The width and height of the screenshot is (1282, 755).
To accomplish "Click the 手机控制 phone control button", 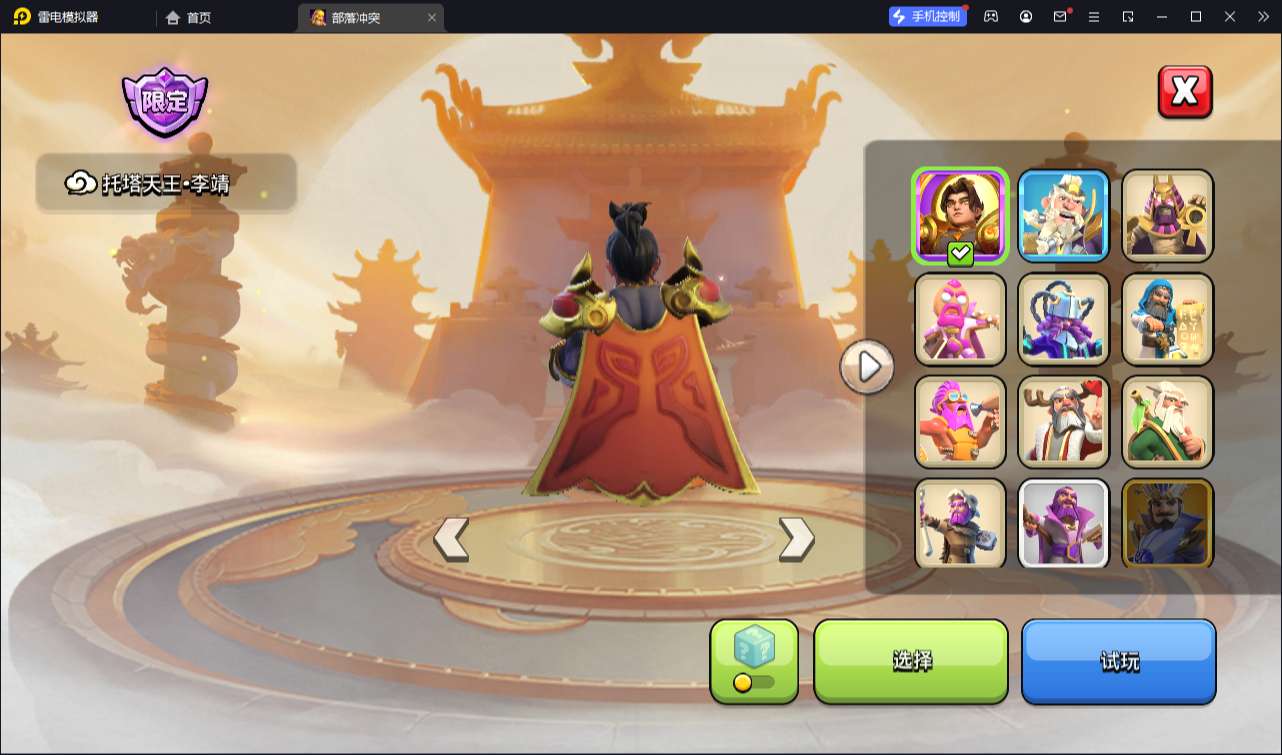I will (x=928, y=16).
